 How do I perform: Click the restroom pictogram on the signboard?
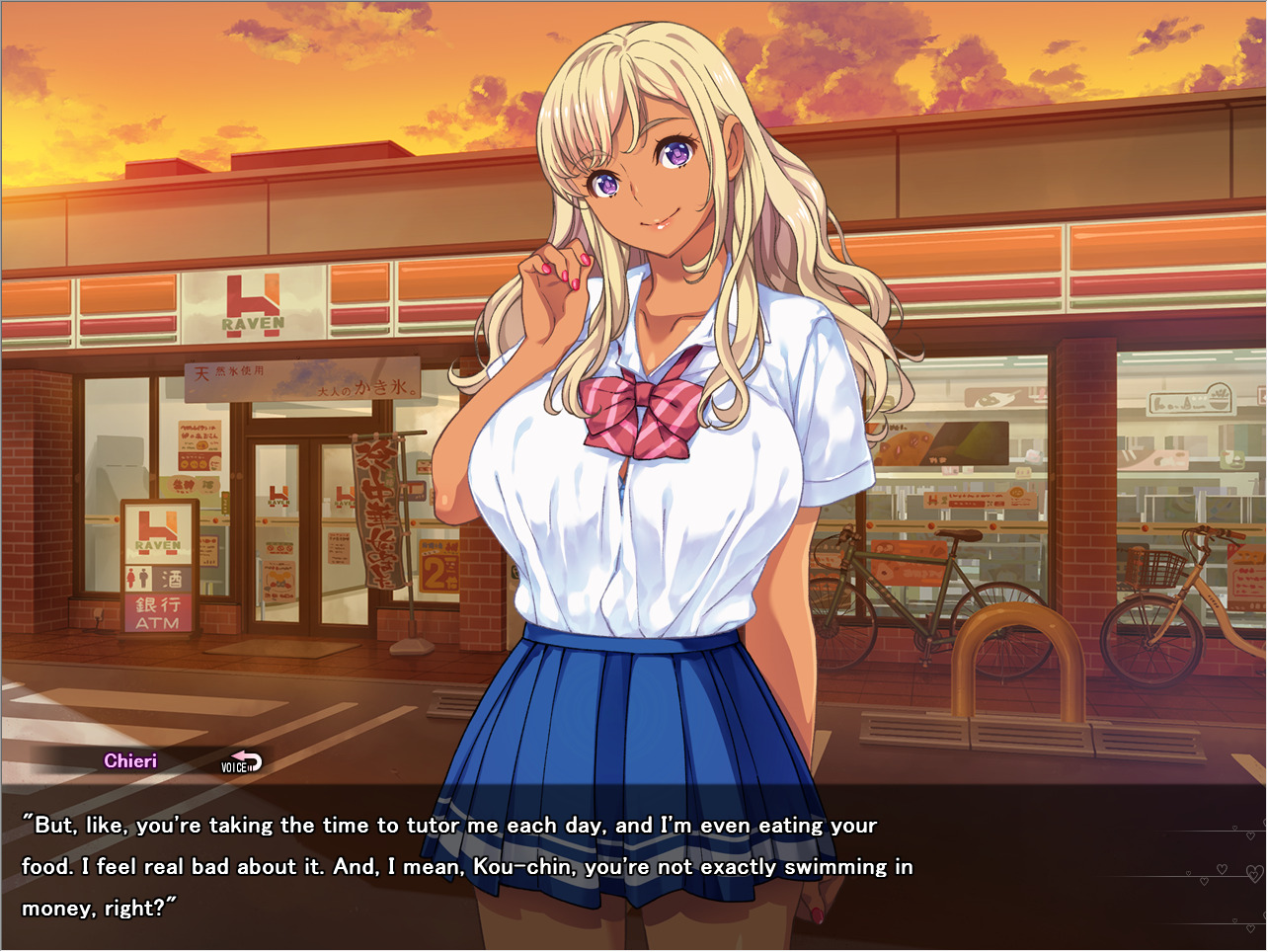click(x=136, y=578)
